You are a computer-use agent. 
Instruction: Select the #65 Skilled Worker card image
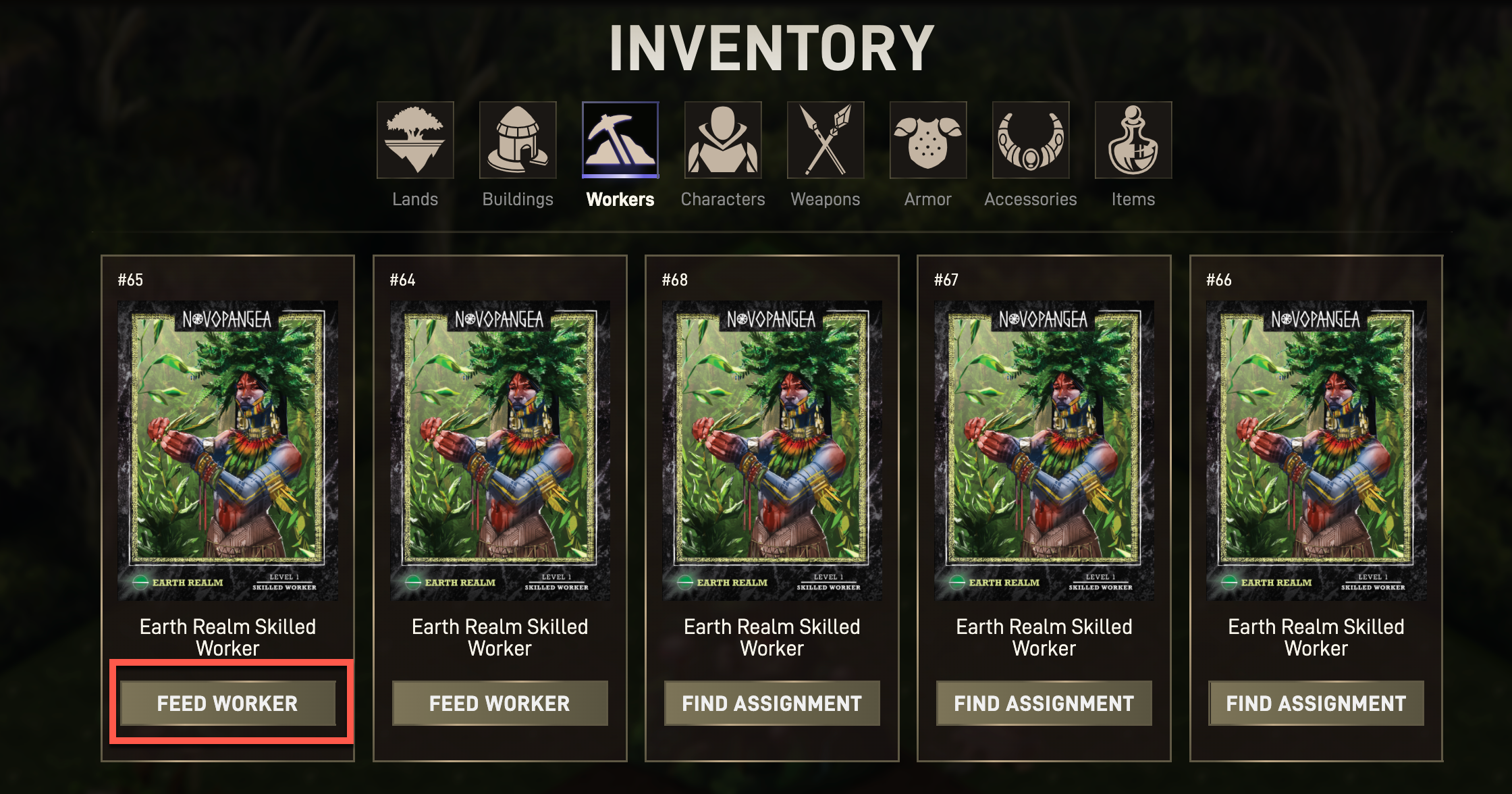pyautogui.click(x=227, y=450)
